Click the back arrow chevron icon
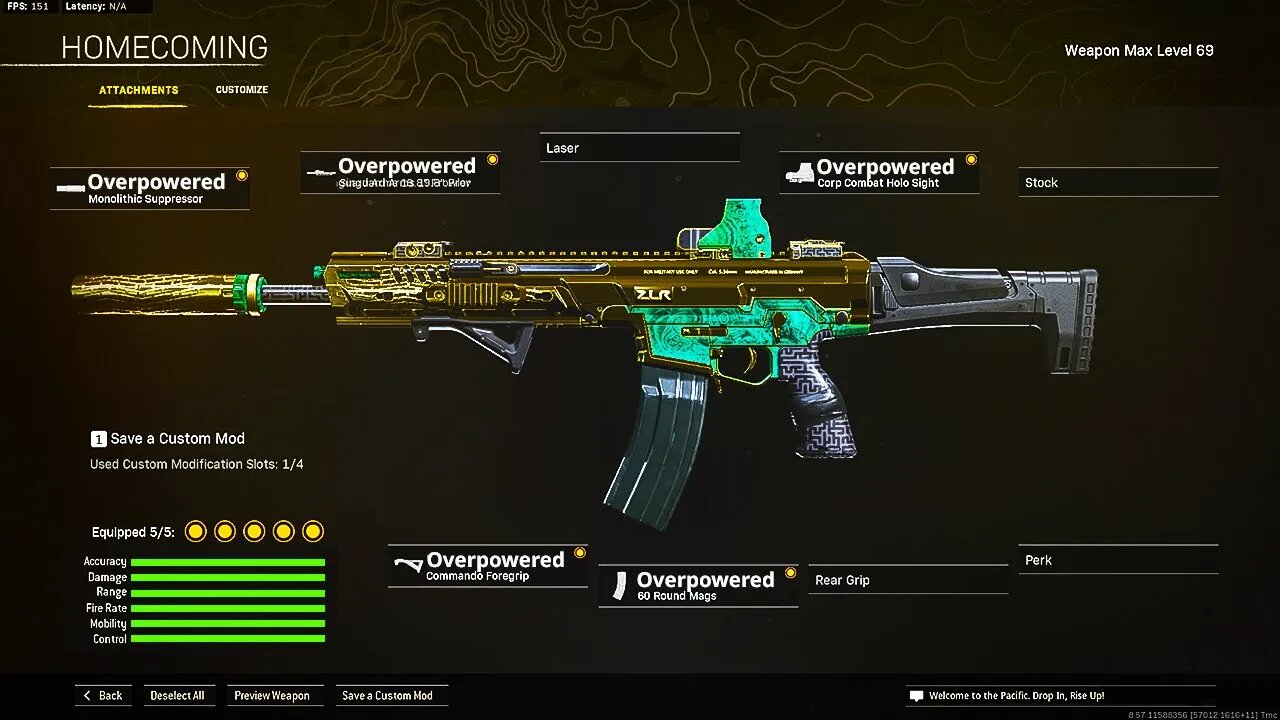The width and height of the screenshot is (1280, 720). [89, 695]
